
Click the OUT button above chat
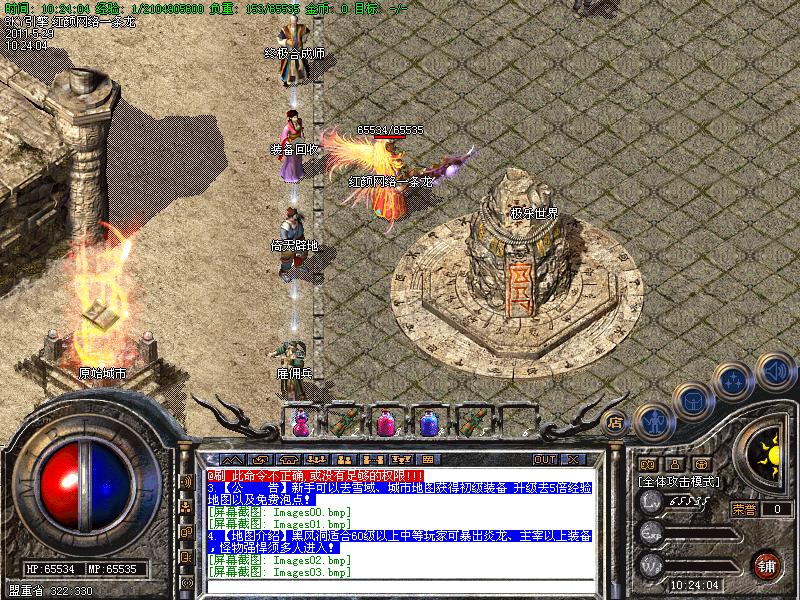(x=544, y=459)
